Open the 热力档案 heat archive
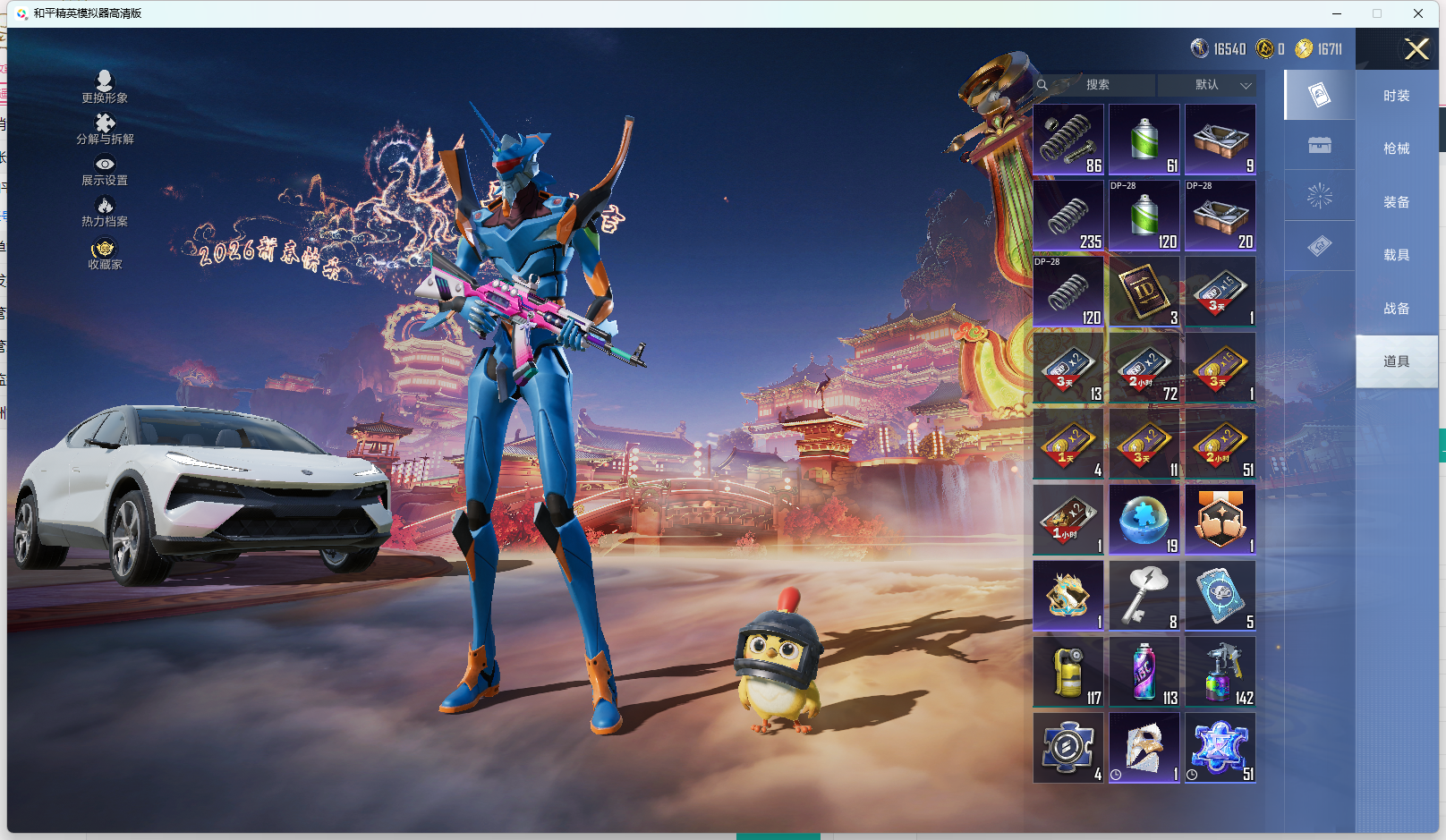 coord(105,211)
